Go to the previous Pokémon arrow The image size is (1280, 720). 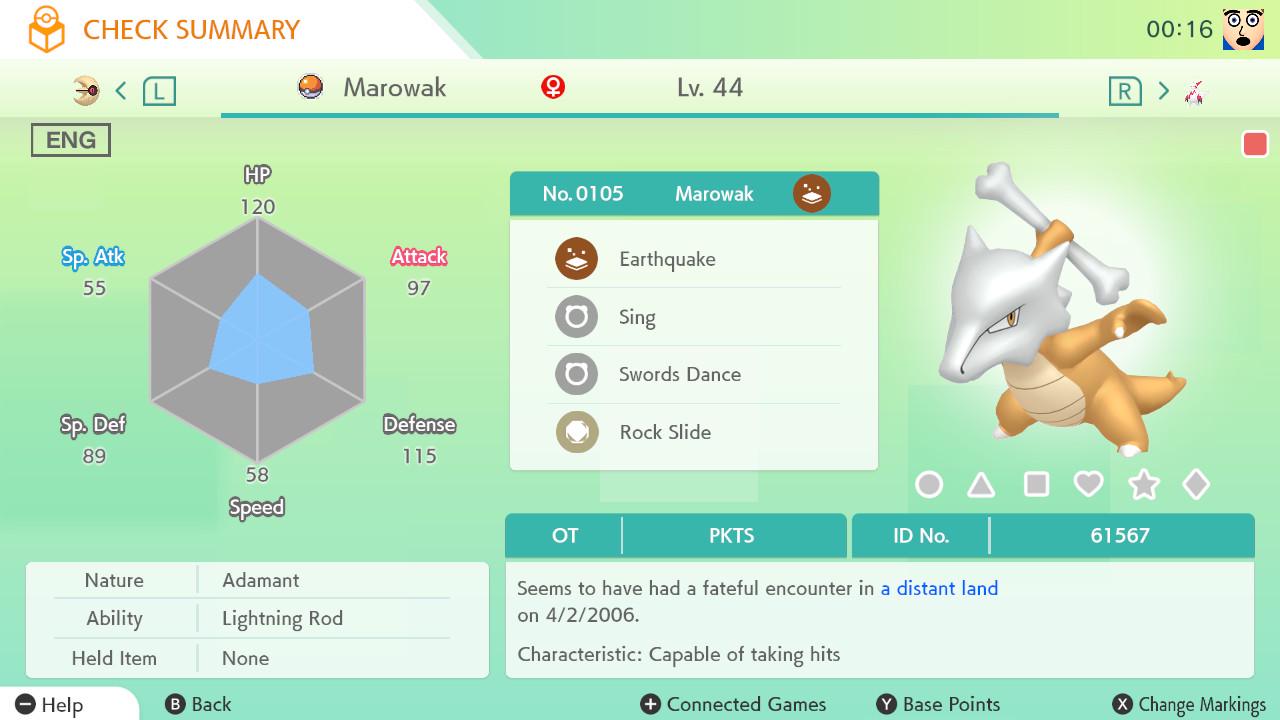pyautogui.click(x=121, y=91)
